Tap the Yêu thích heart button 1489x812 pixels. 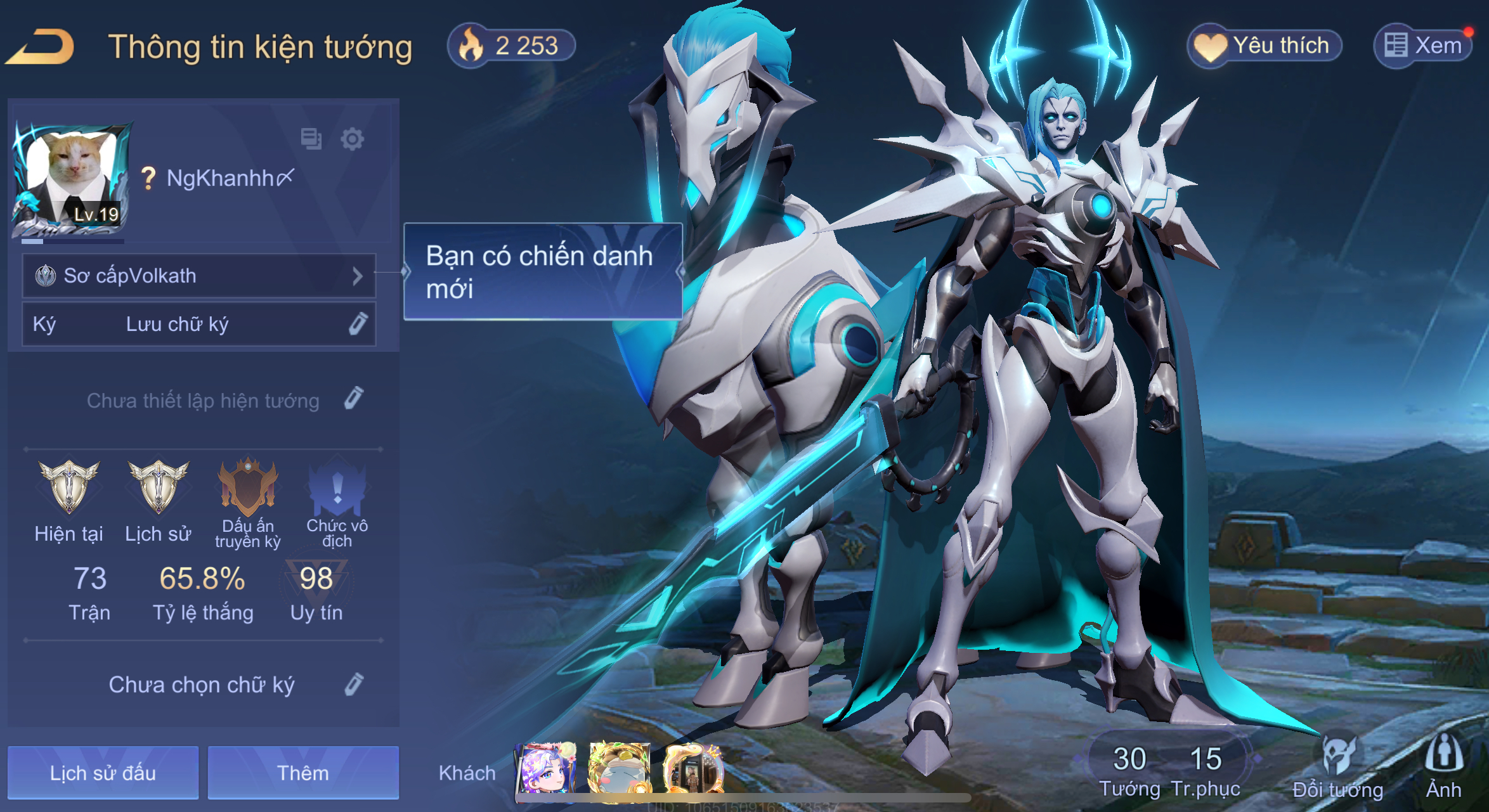(1265, 46)
